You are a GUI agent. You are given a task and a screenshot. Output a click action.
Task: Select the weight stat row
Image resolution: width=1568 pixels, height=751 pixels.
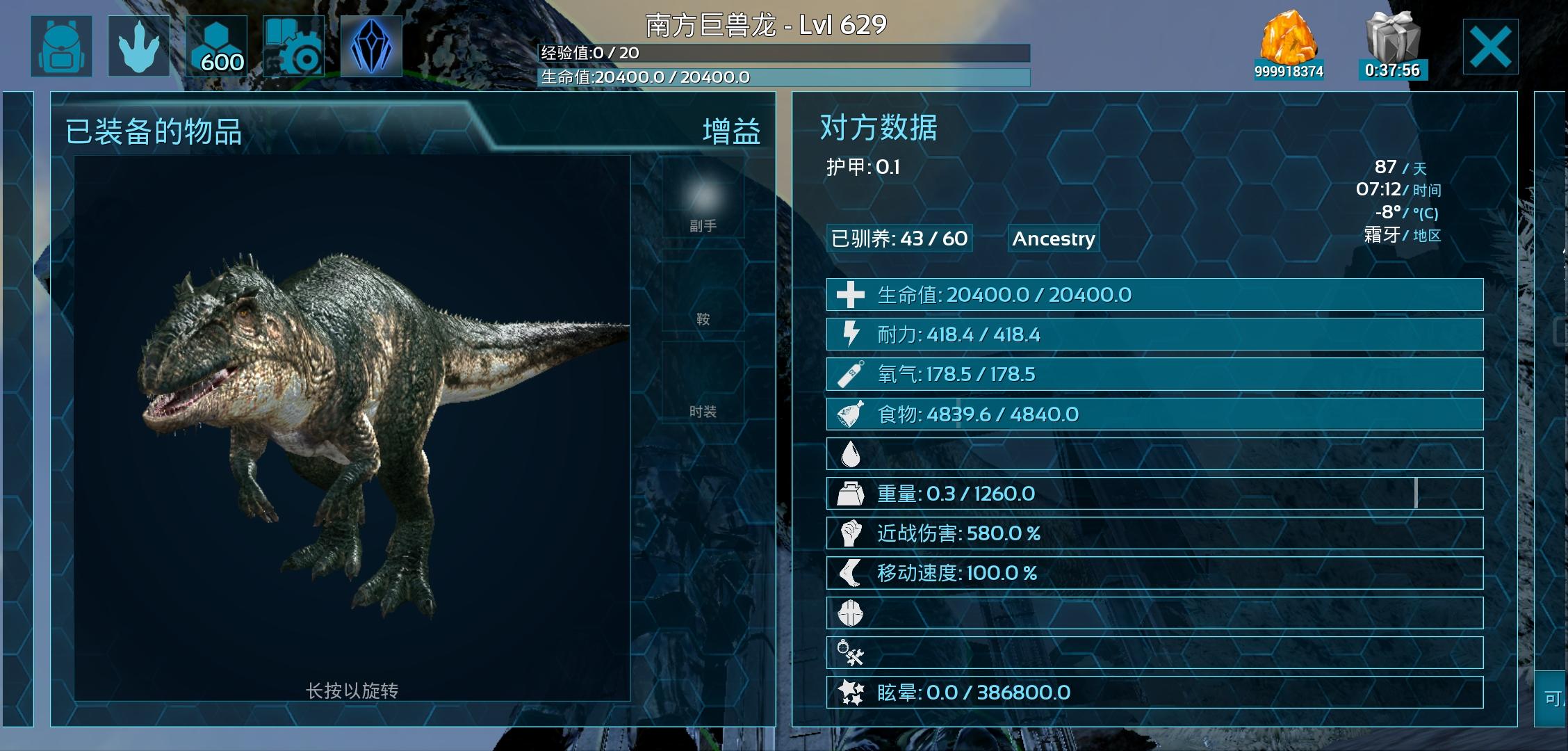coord(1154,494)
